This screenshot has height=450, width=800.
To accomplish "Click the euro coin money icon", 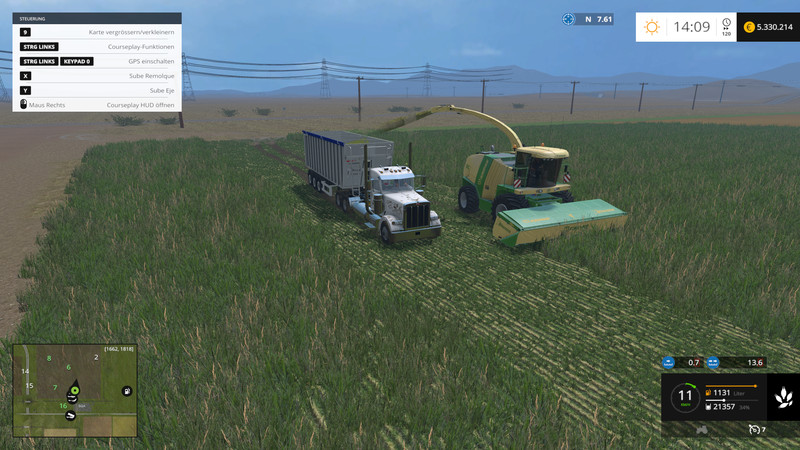I will [x=748, y=27].
